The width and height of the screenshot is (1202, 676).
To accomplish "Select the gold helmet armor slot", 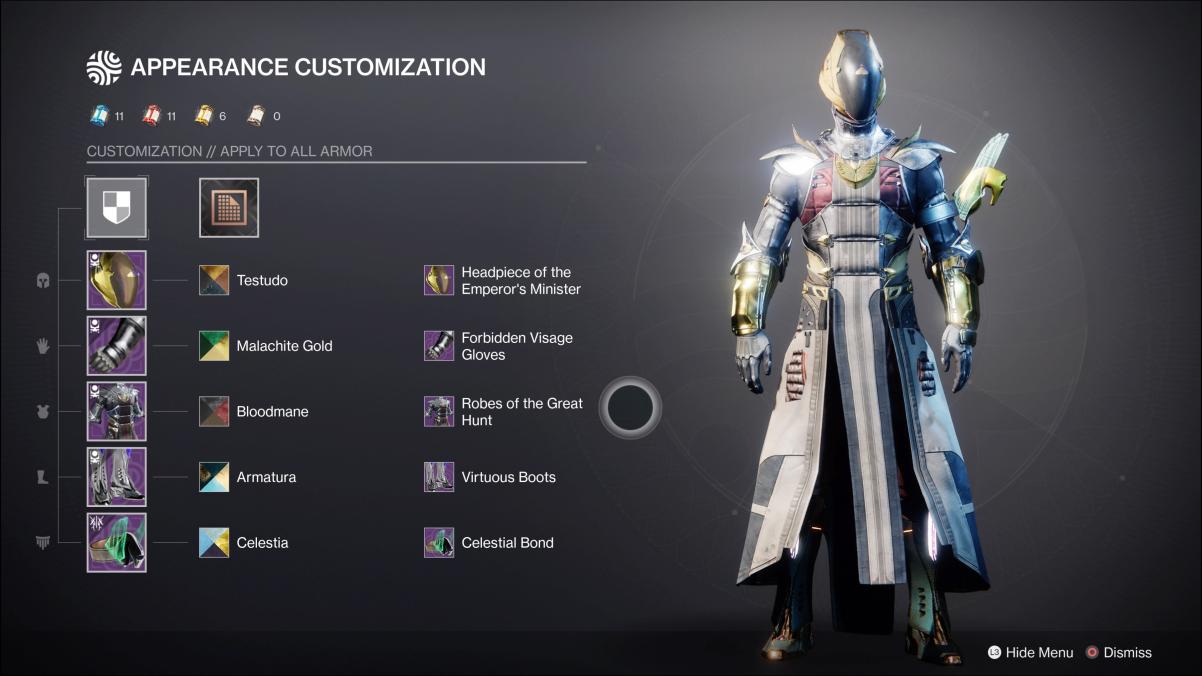I will coord(117,280).
